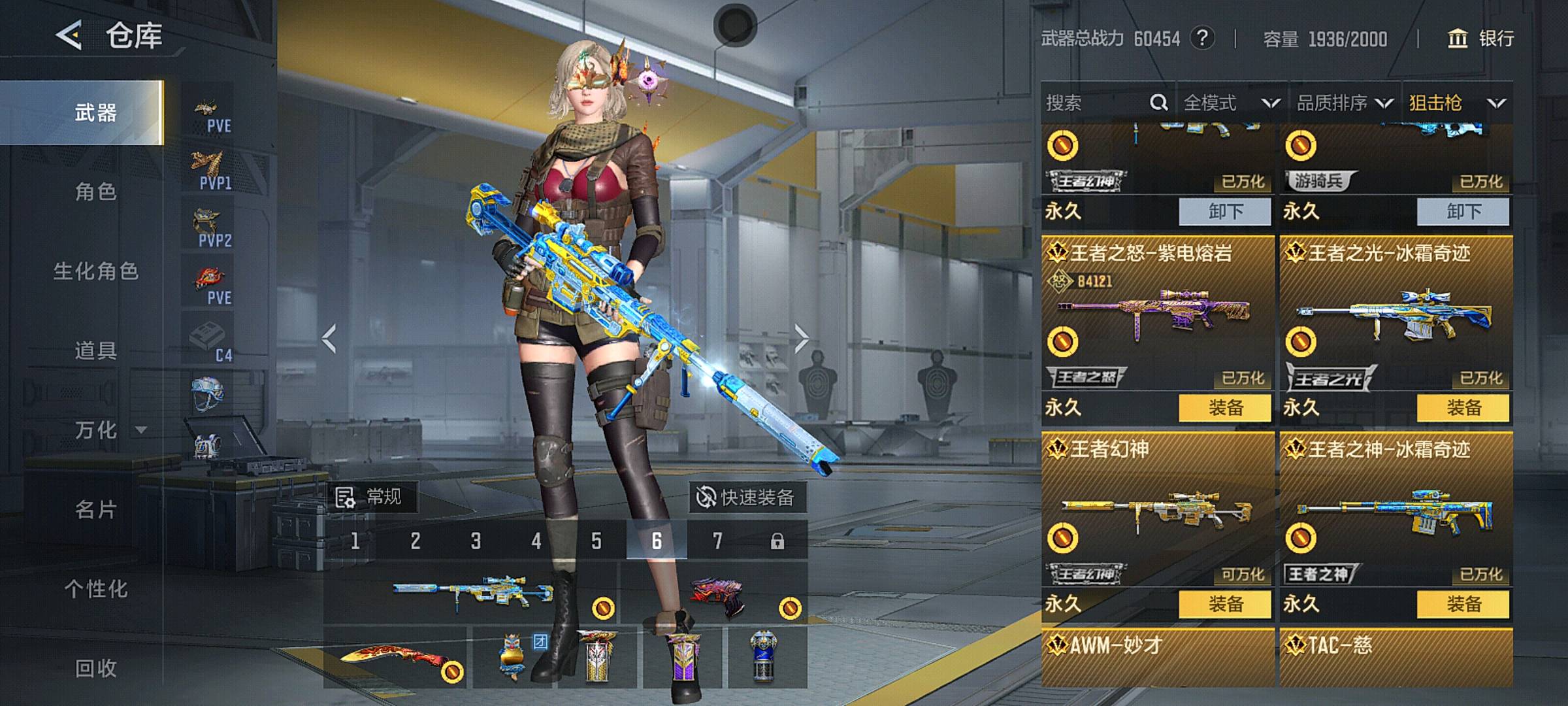Unequip the 游骑兵 weapon with 卸下
Screen dimensions: 1568x706
click(1463, 211)
